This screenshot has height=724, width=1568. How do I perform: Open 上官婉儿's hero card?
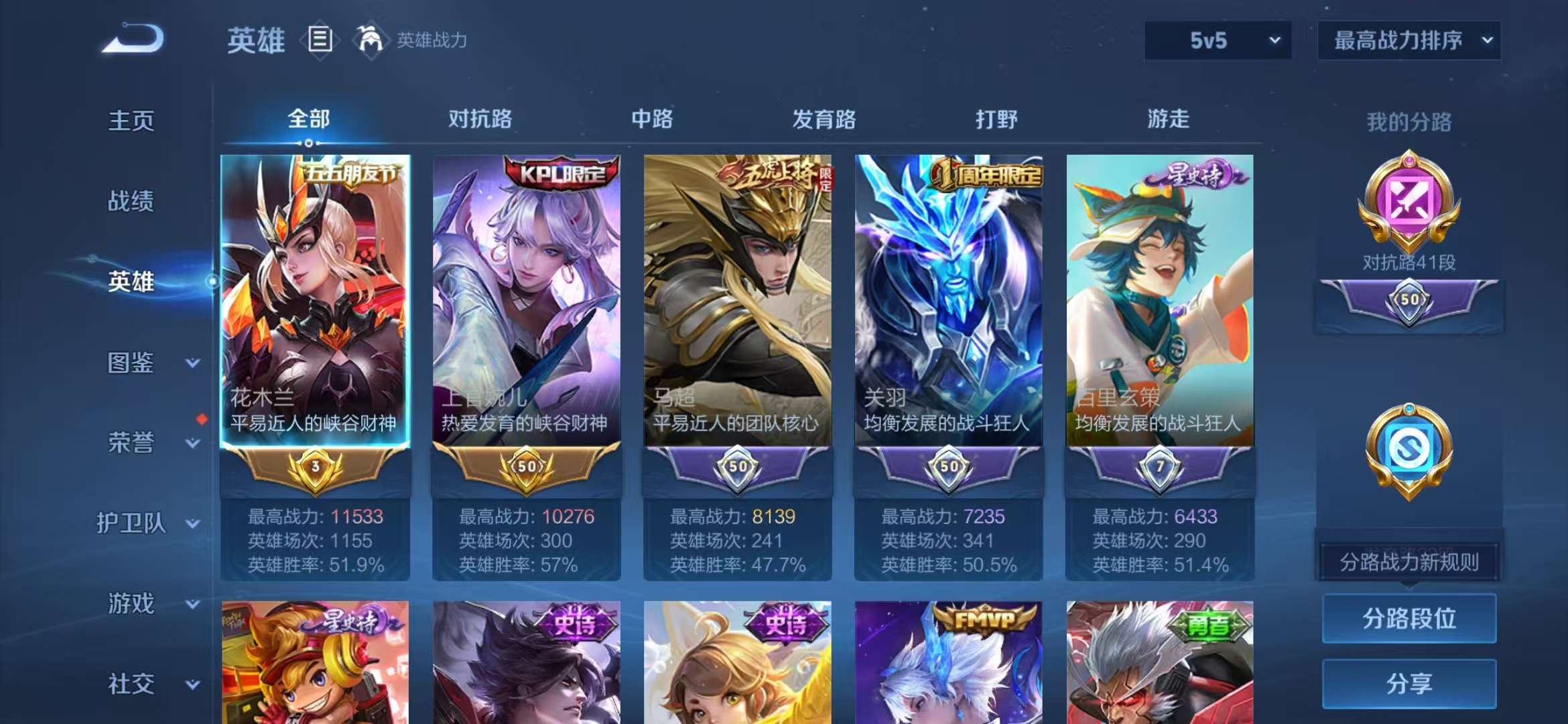click(x=525, y=302)
